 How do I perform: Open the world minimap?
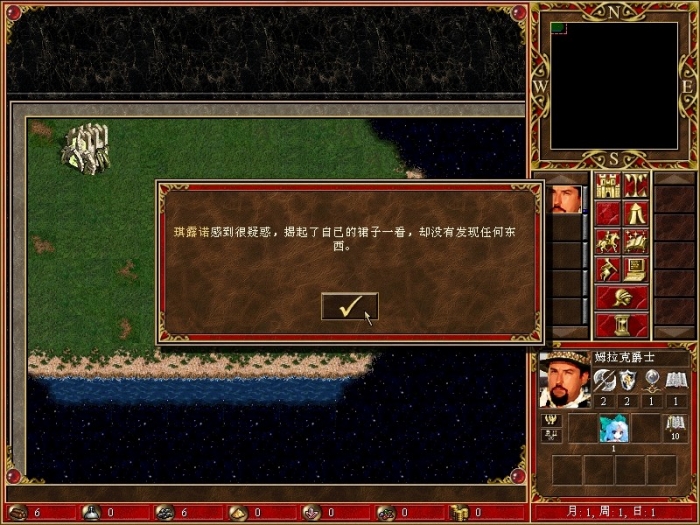[x=613, y=85]
